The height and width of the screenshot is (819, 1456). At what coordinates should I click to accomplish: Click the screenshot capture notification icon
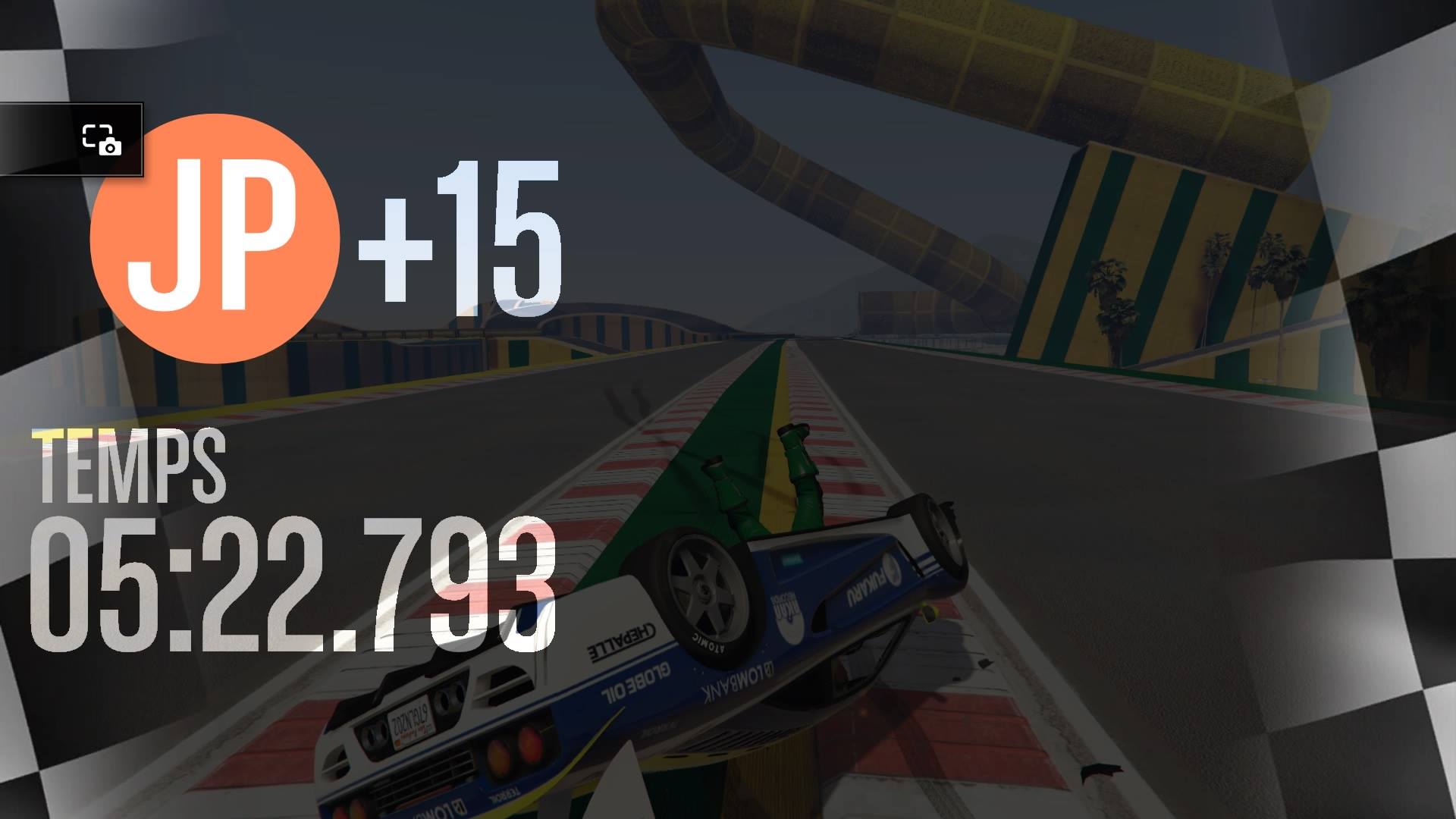tap(102, 140)
